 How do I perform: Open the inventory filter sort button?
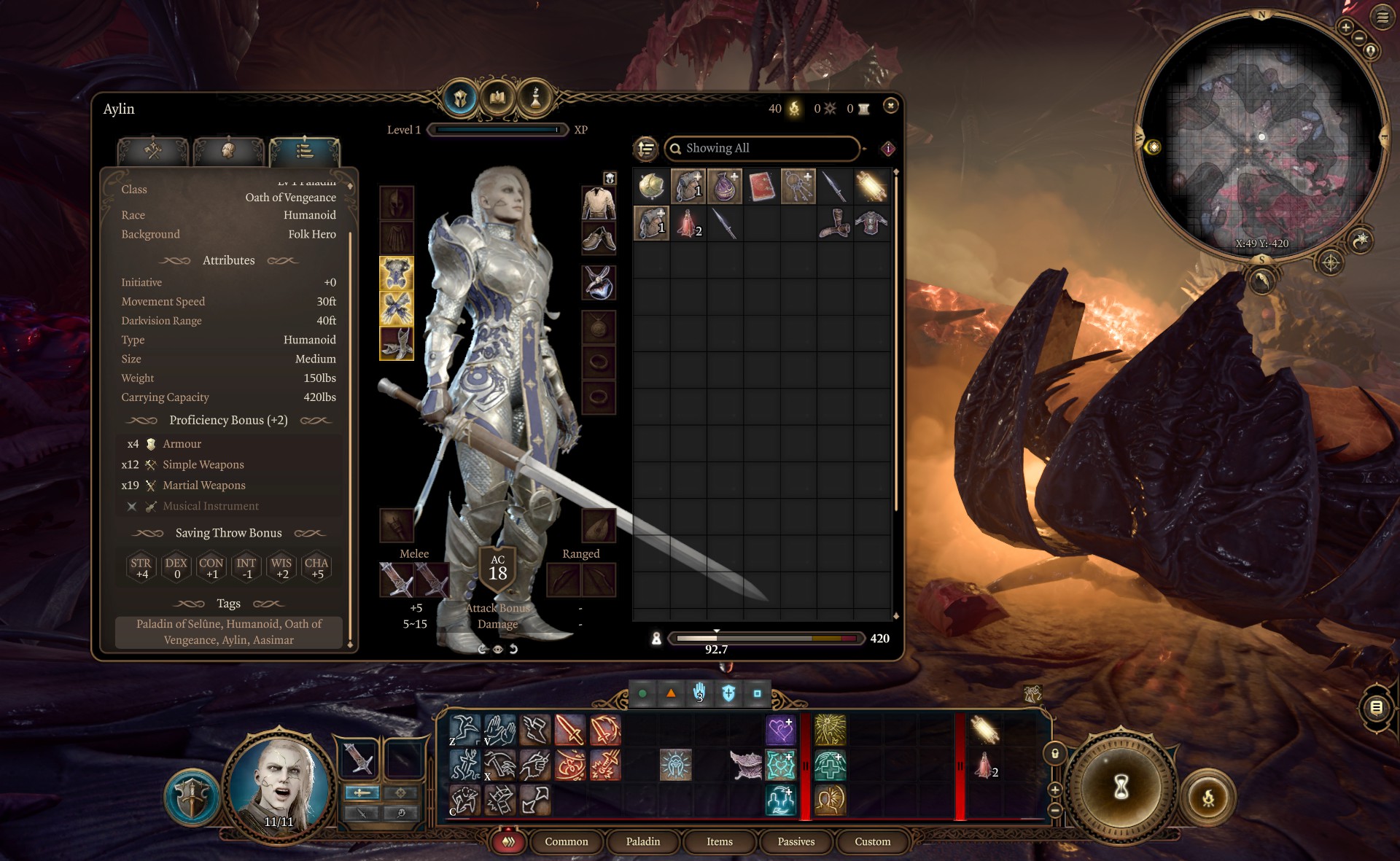(x=646, y=149)
